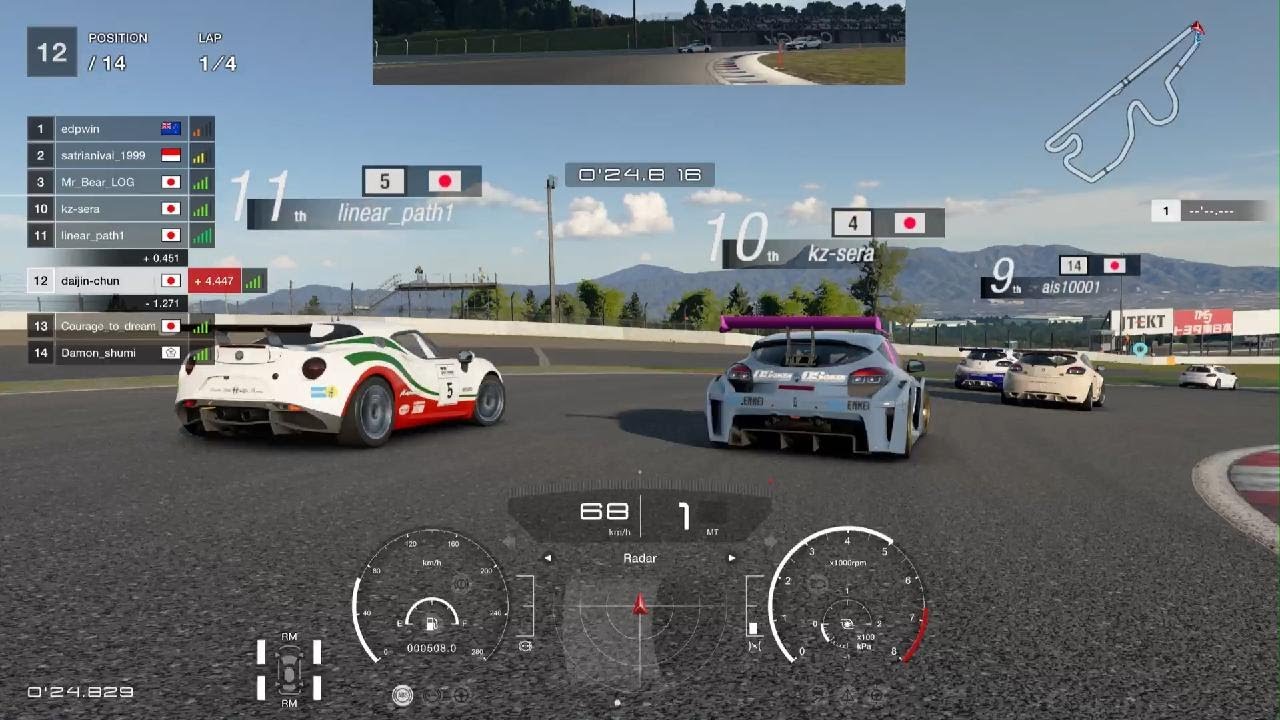The width and height of the screenshot is (1280, 720).
Task: Select edpwin's row in the standings
Action: (x=110, y=129)
